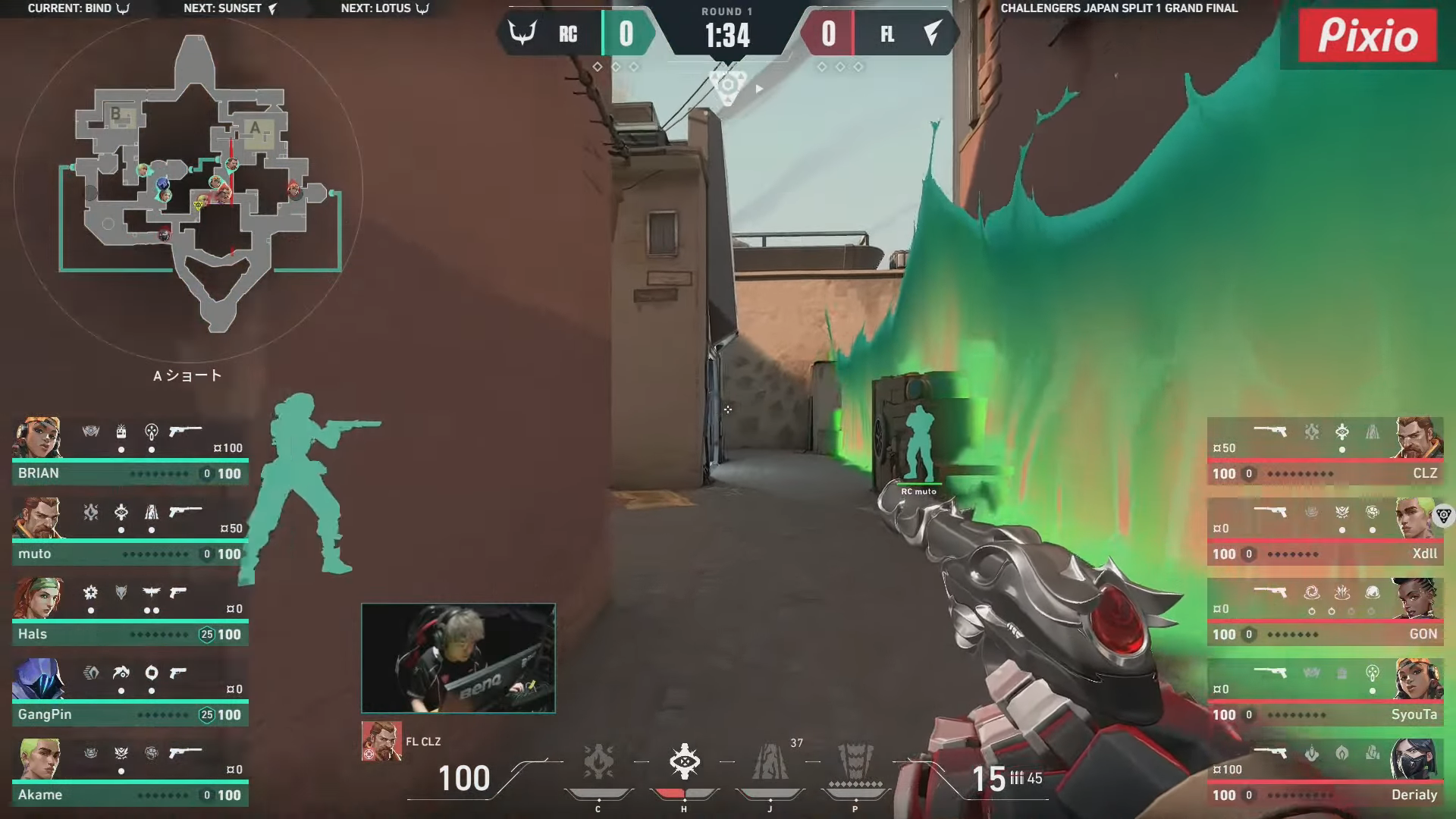This screenshot has height=819, width=1456.
Task: Select Derialy's player row
Action: click(x=1324, y=773)
